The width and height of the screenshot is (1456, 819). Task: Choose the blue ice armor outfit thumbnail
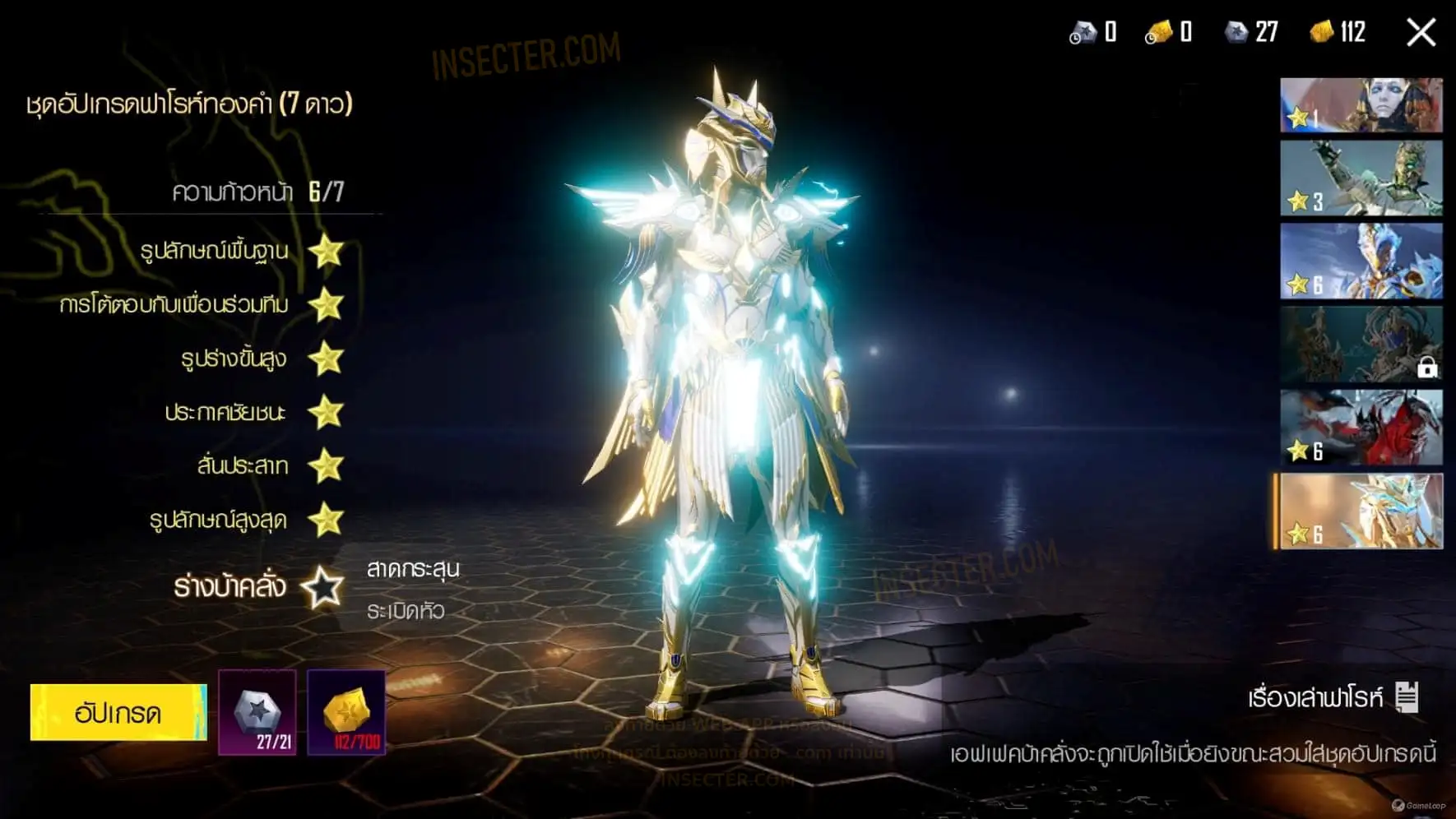[x=1361, y=261]
